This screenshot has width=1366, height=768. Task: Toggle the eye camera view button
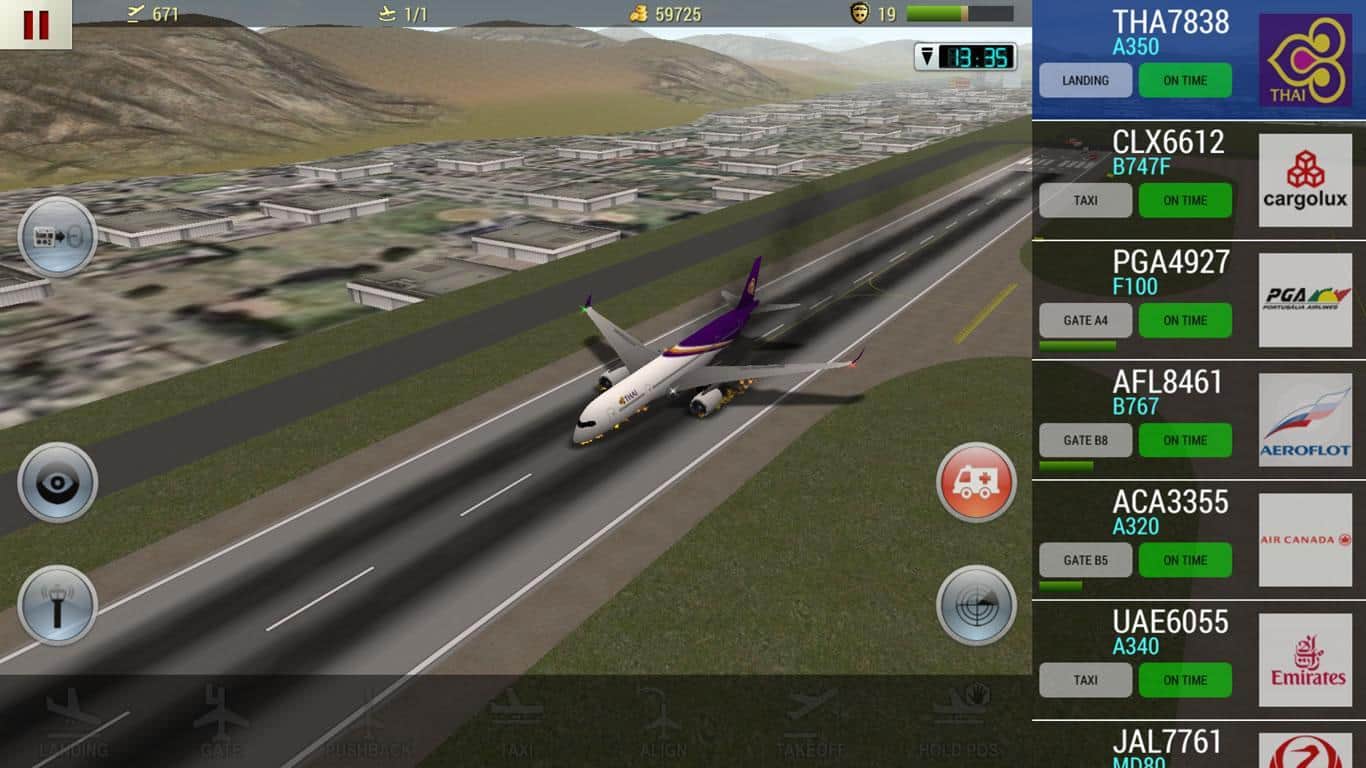[x=57, y=483]
